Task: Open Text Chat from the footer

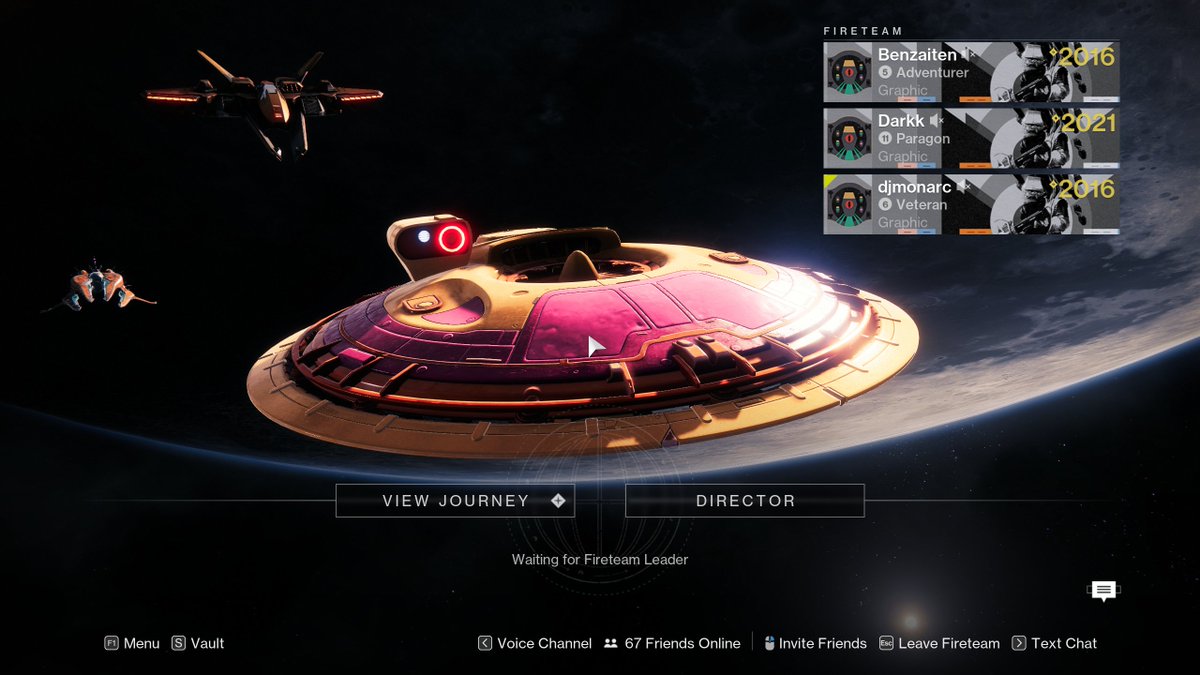Action: tap(1055, 643)
